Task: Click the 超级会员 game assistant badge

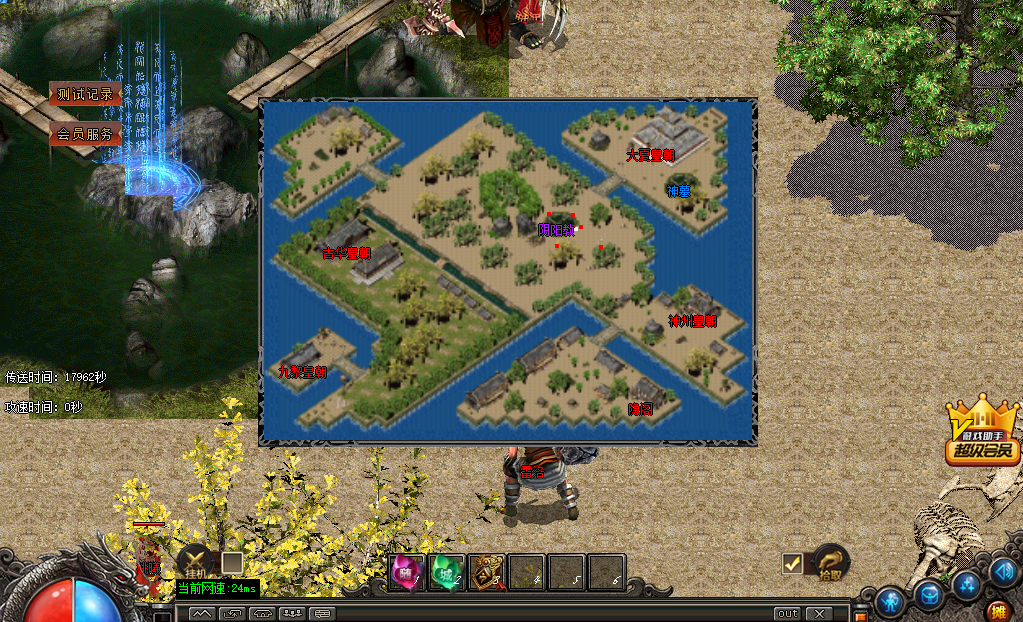Action: point(983,436)
